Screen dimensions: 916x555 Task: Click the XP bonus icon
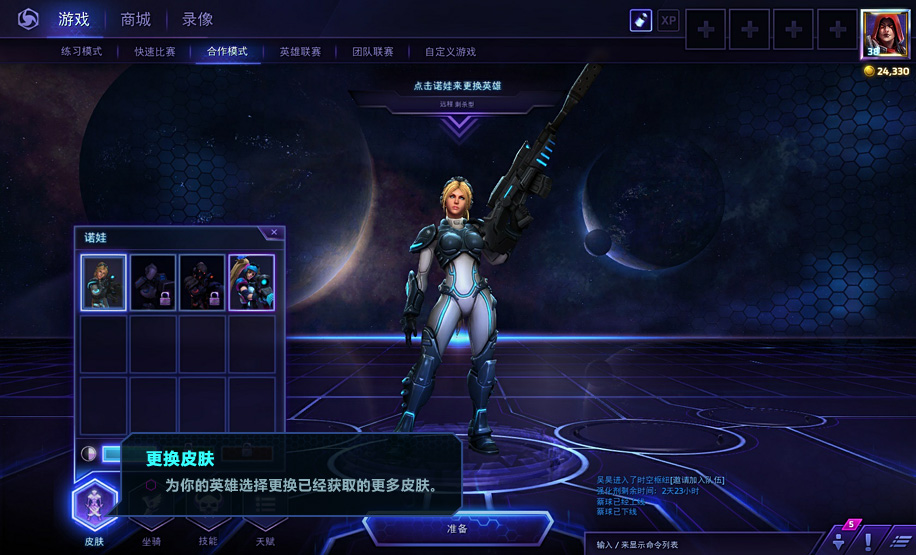(668, 20)
